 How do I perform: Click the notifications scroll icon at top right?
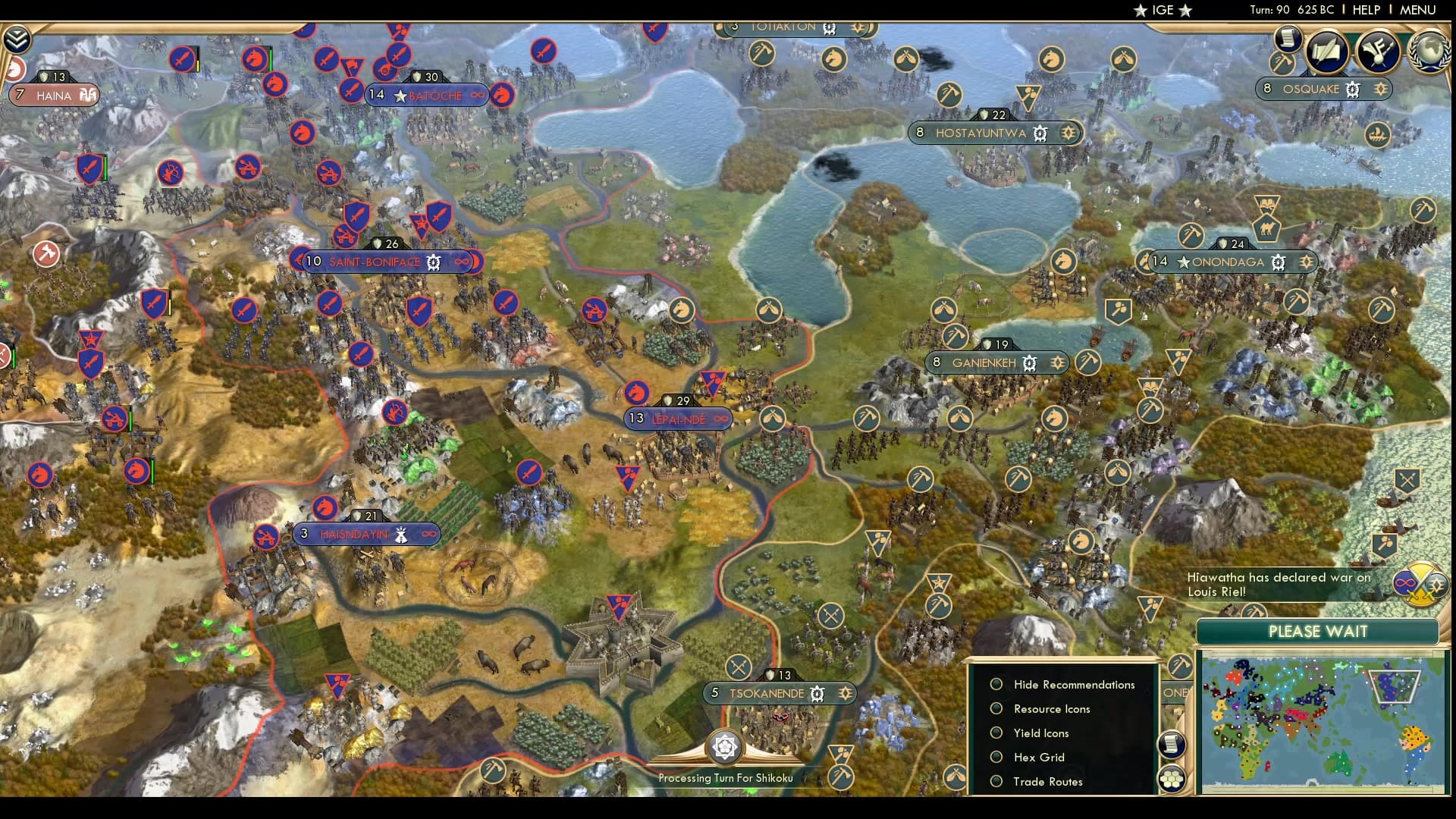coord(1287,39)
